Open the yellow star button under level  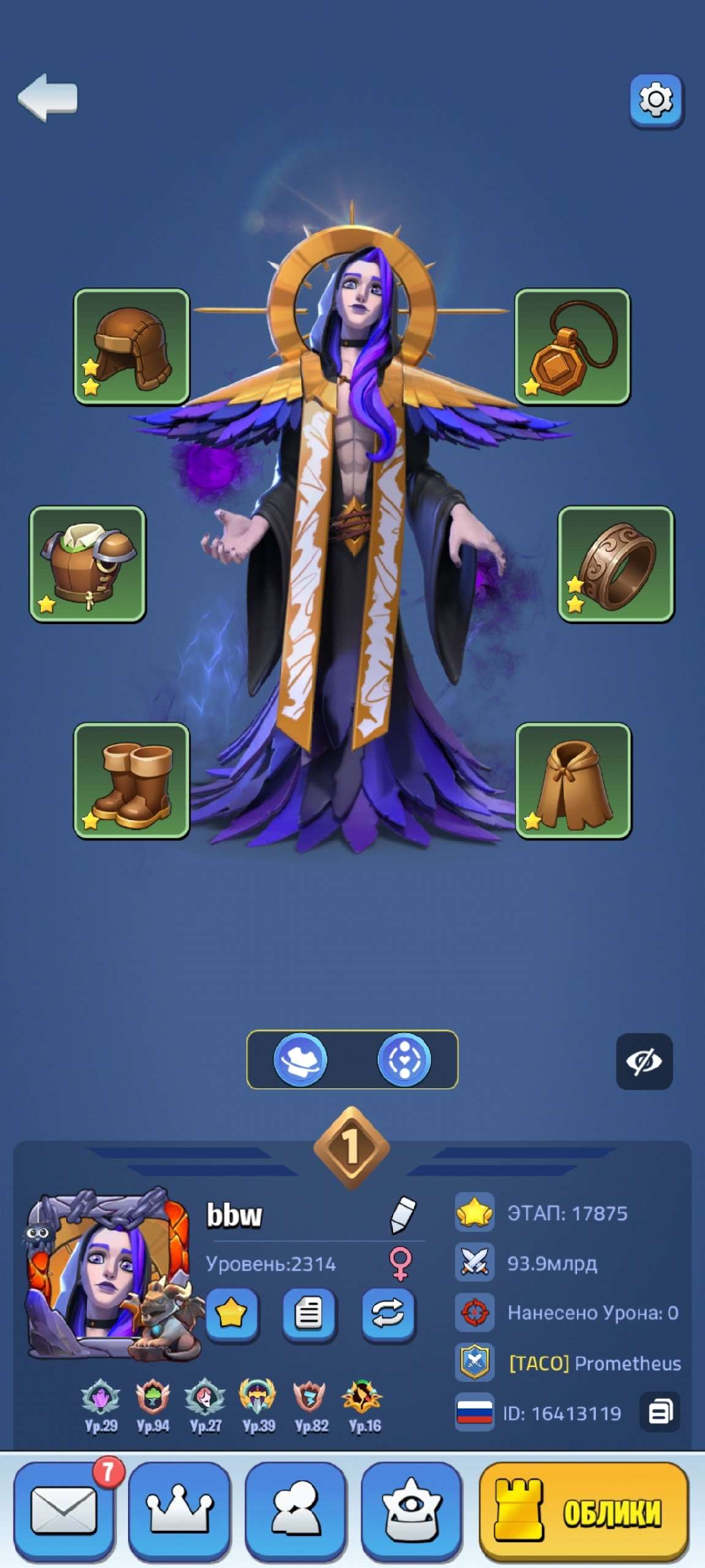pos(231,1313)
